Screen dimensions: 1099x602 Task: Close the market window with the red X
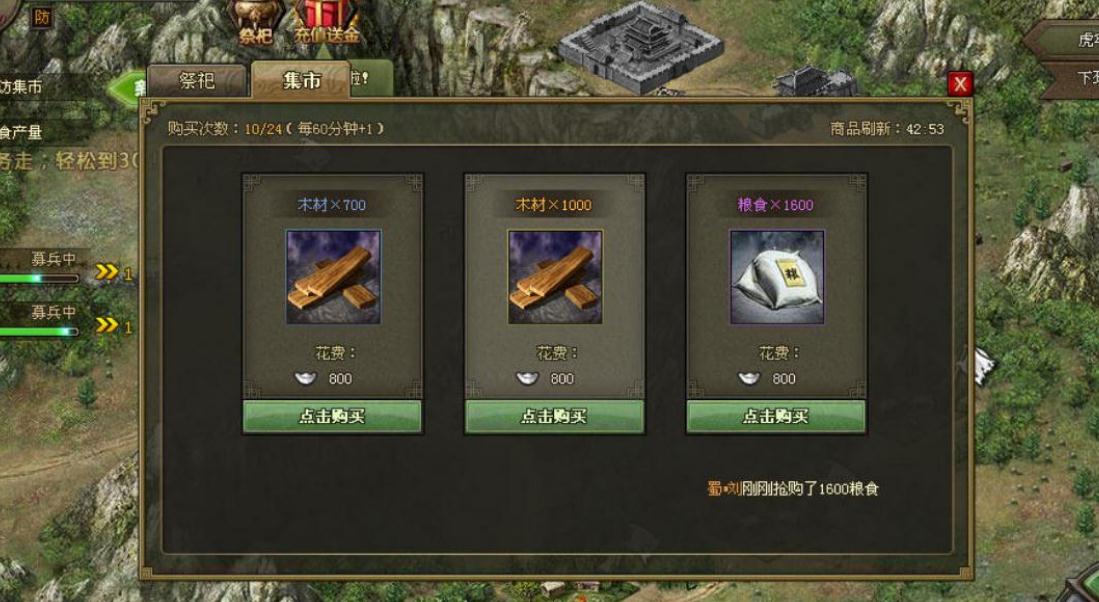960,84
